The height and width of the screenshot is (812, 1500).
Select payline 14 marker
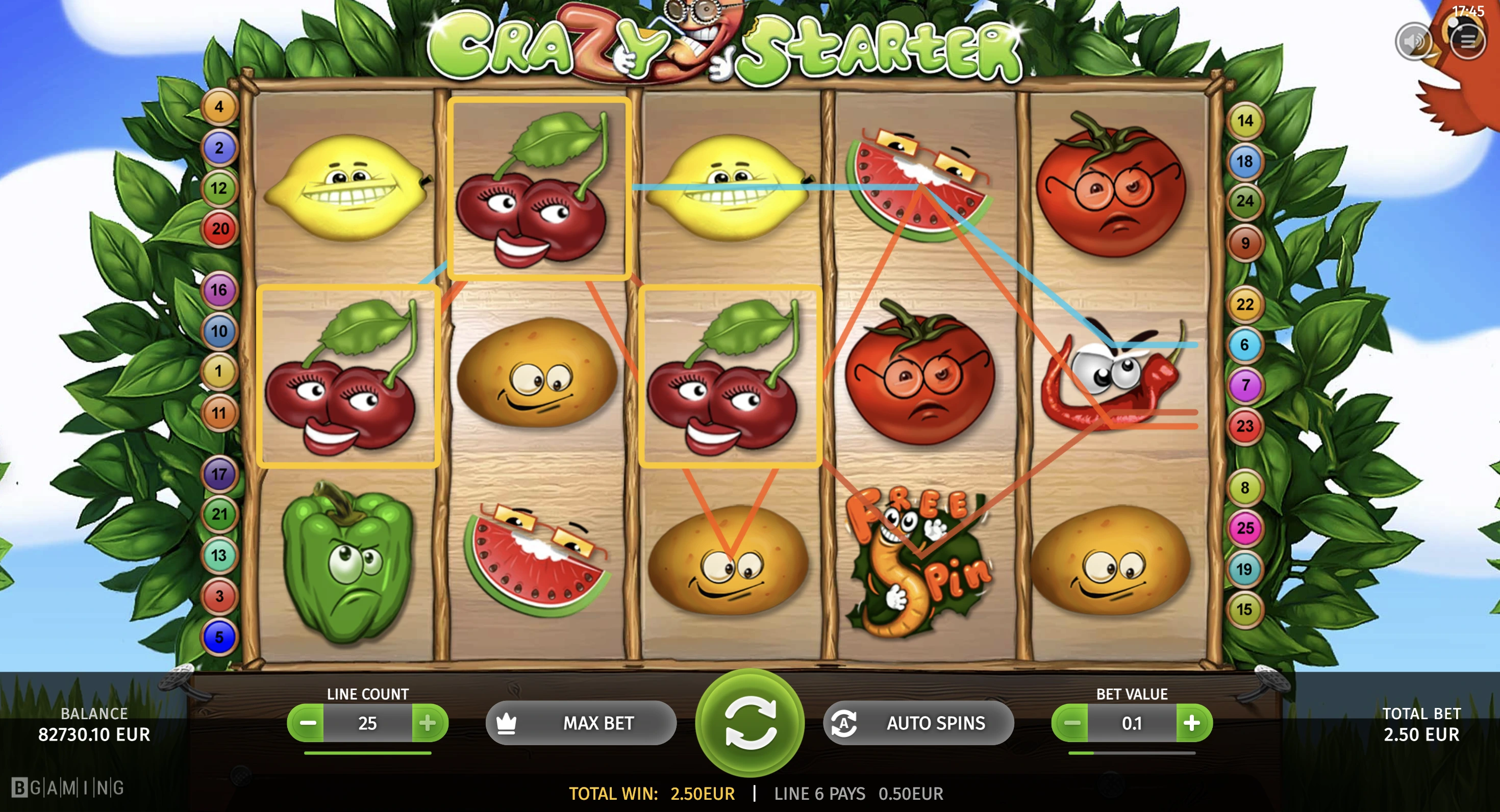pyautogui.click(x=1245, y=120)
